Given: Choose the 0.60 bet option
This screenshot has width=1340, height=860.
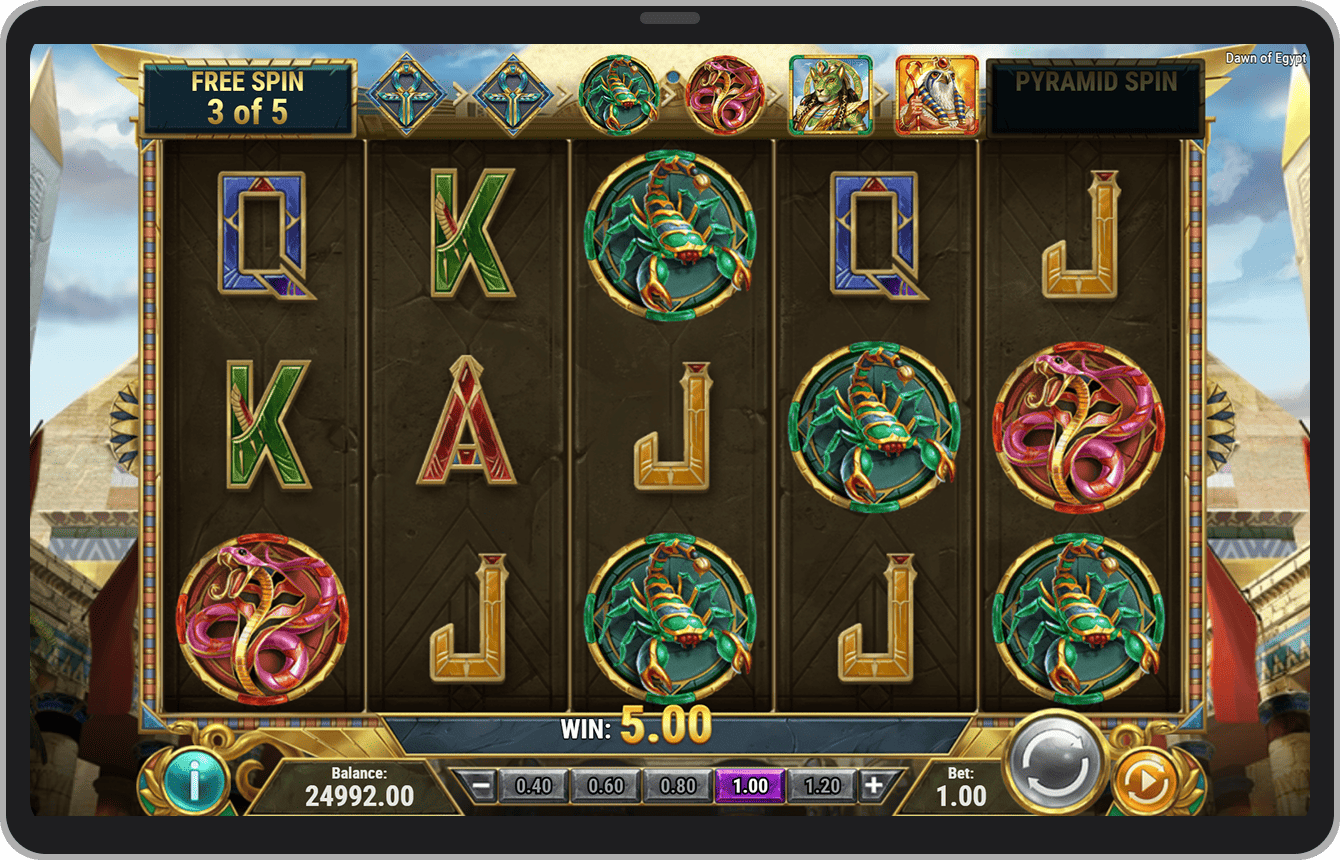Looking at the screenshot, I should [x=604, y=786].
